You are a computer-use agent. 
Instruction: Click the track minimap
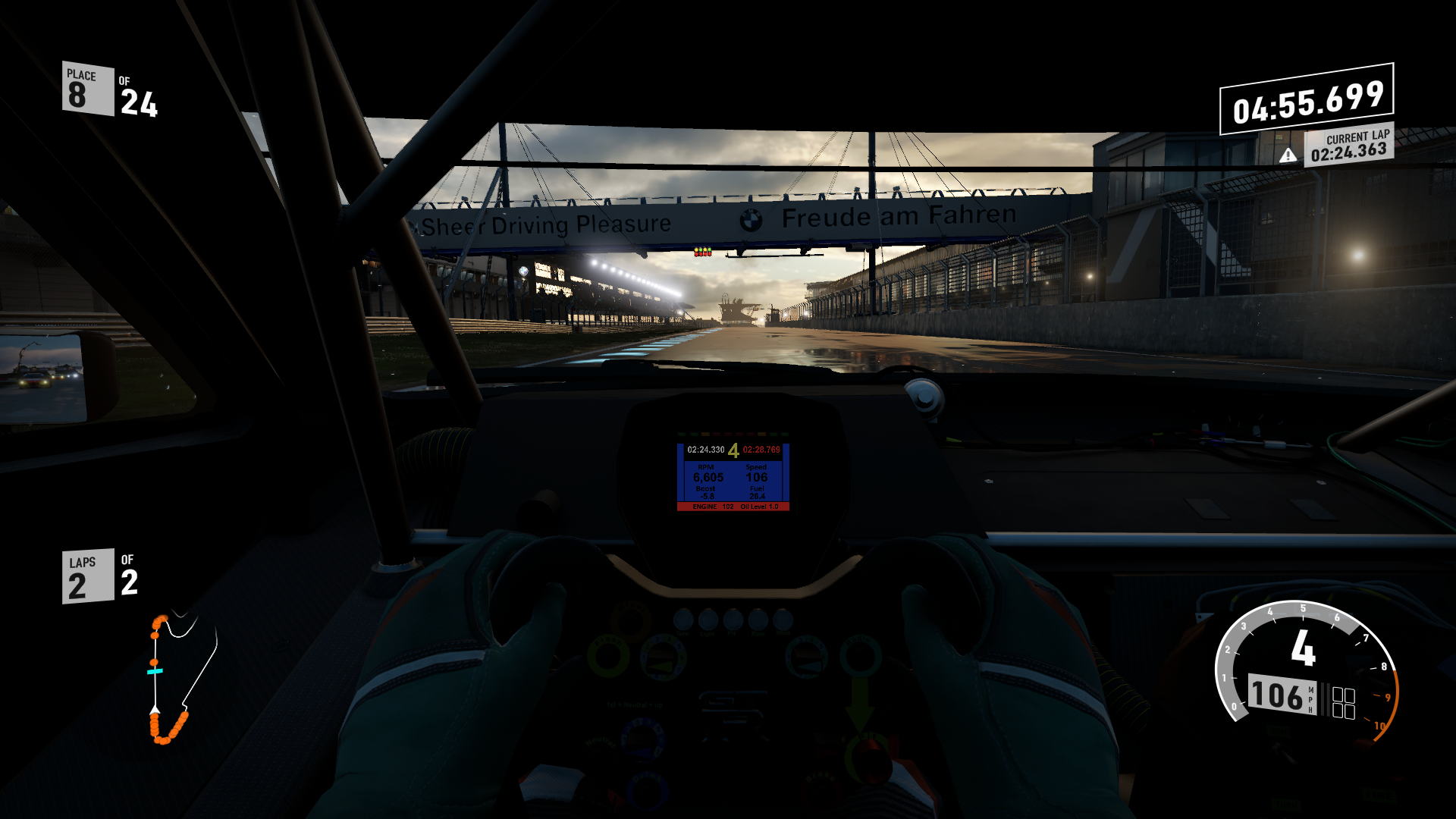[x=182, y=677]
